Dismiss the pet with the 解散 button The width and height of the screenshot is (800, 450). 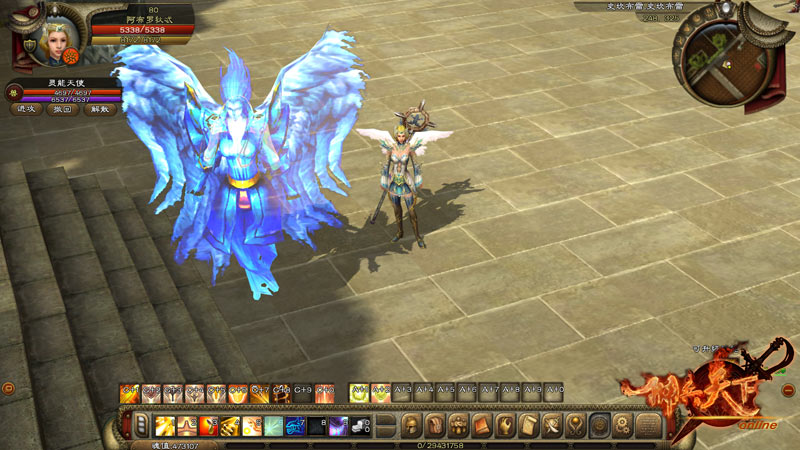98,109
